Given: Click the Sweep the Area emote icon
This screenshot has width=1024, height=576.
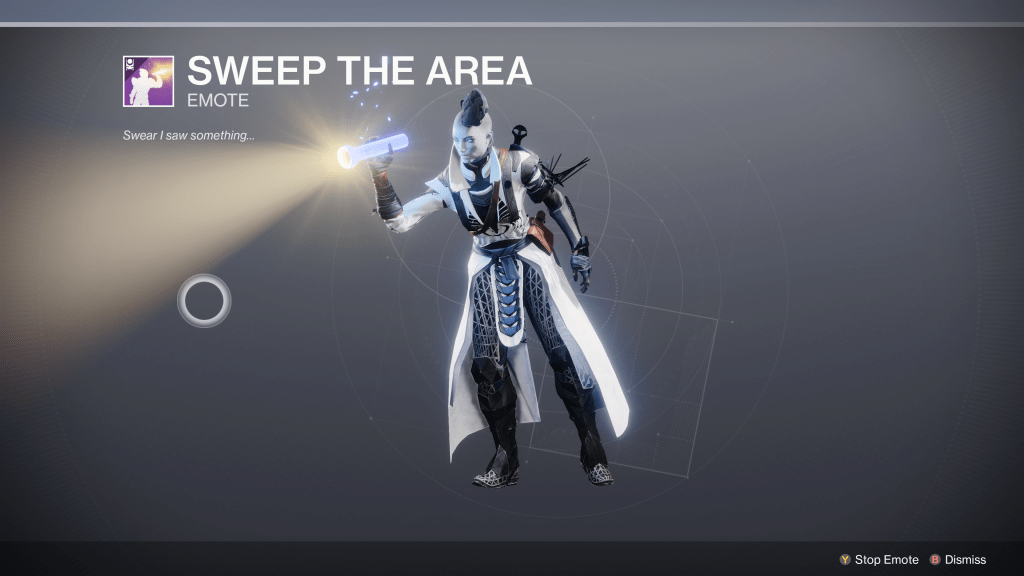Looking at the screenshot, I should tap(148, 81).
